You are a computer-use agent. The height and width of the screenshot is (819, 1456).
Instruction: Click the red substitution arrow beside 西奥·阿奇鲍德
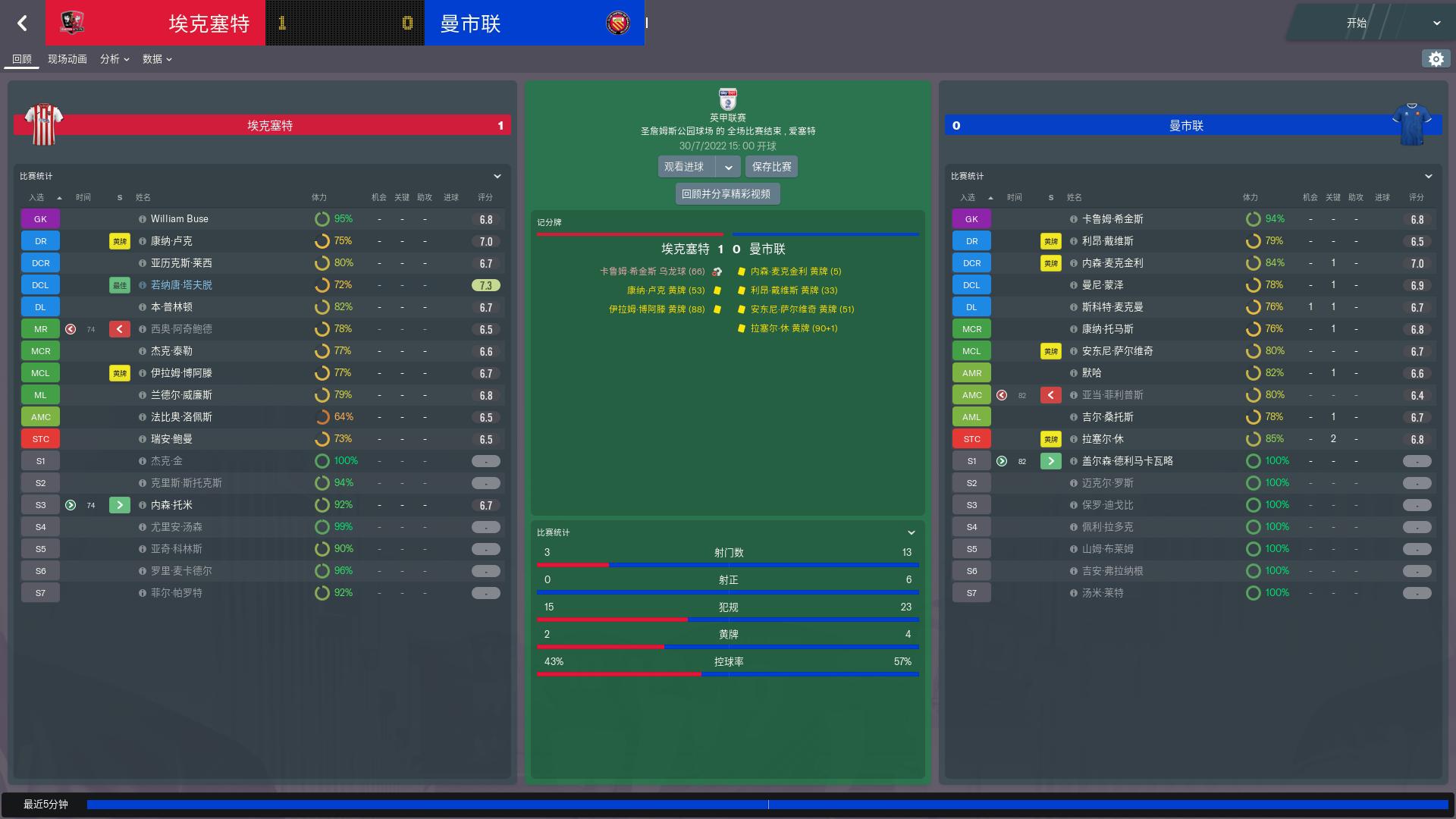[x=119, y=328]
